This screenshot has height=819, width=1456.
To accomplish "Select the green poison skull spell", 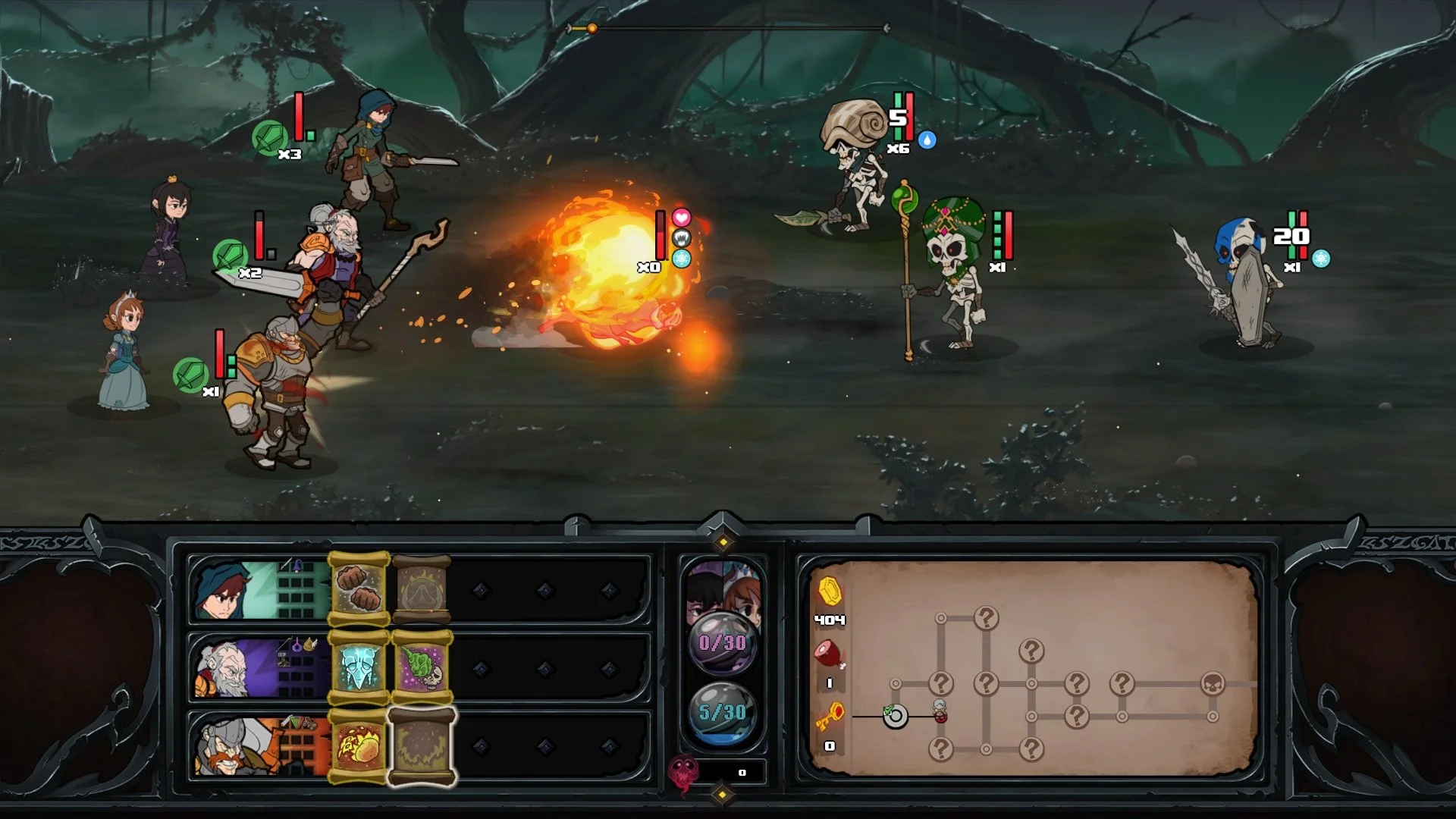I will coord(422,668).
